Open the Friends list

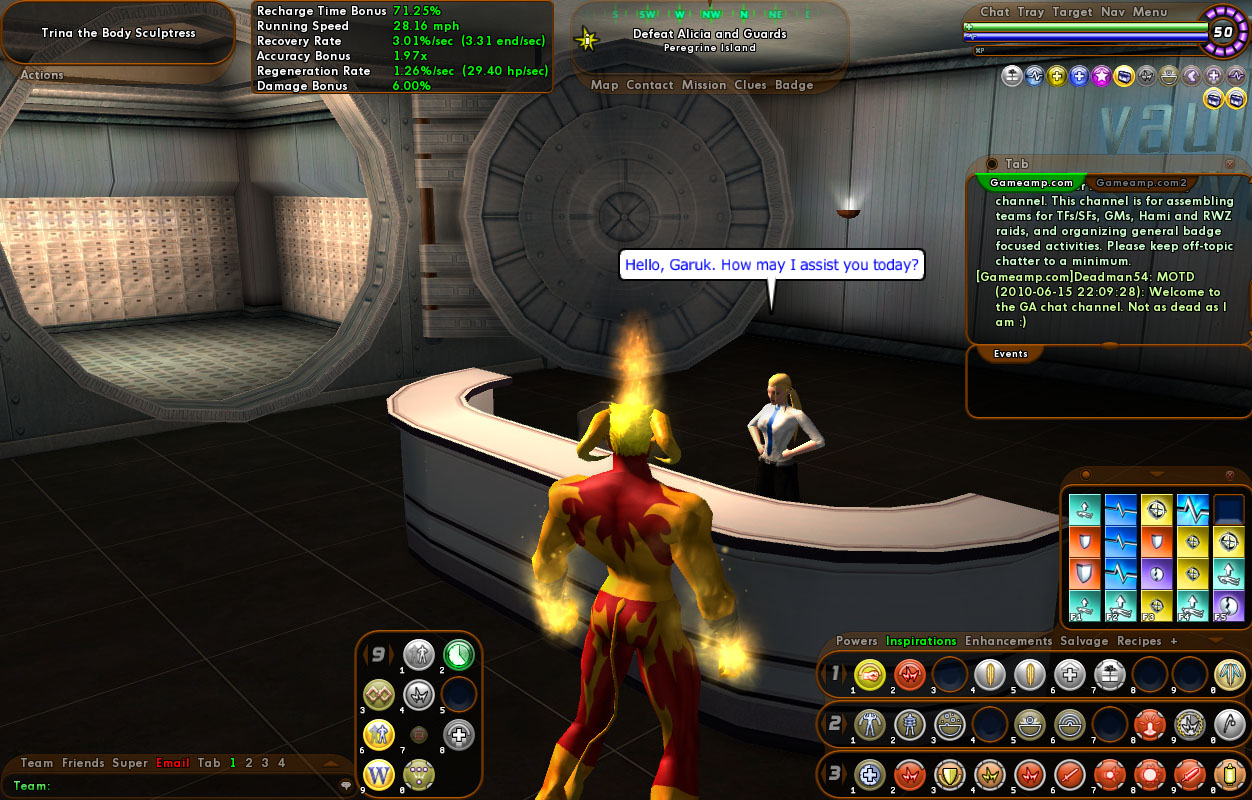click(83, 763)
